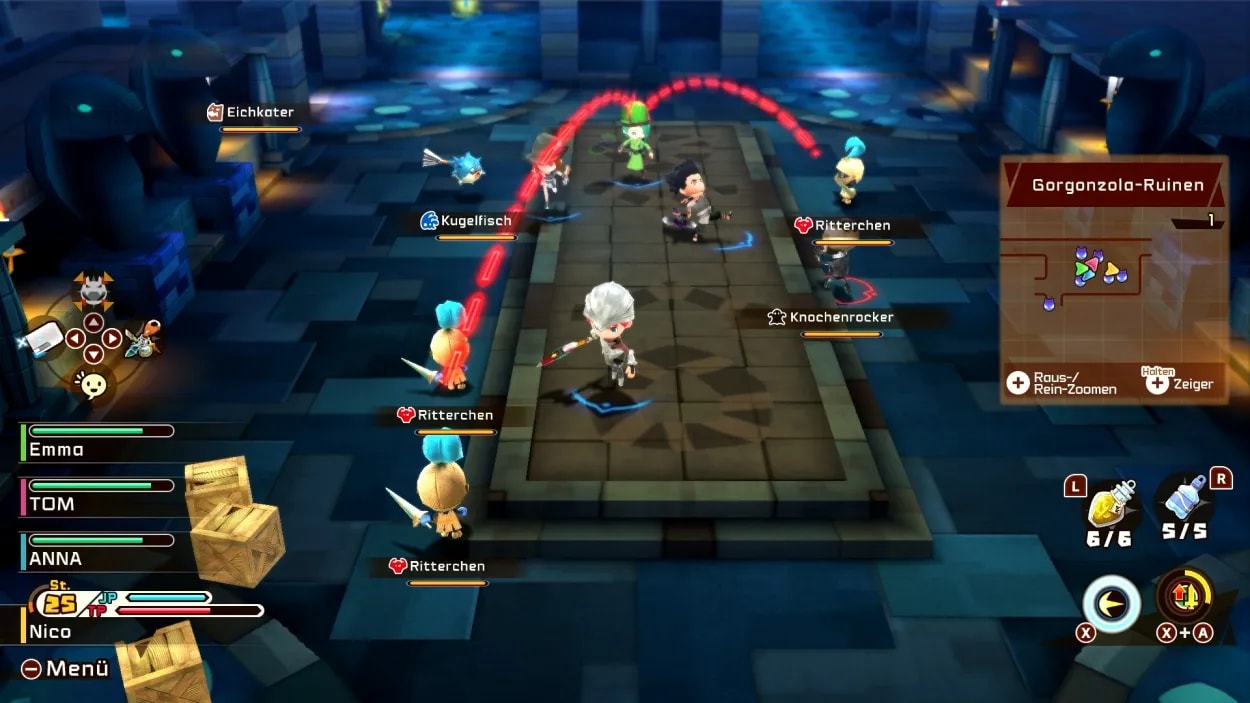This screenshot has width=1250, height=703.
Task: Open the emote speech-bubble face icon
Action: tap(92, 384)
